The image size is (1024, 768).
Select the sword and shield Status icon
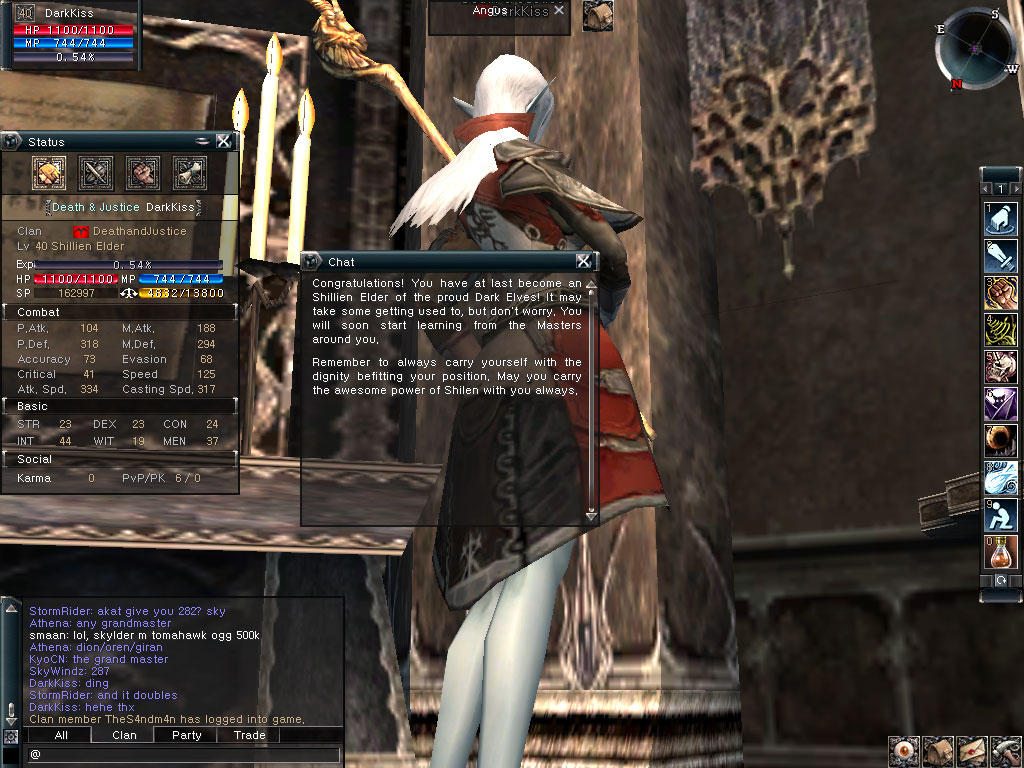(x=96, y=173)
